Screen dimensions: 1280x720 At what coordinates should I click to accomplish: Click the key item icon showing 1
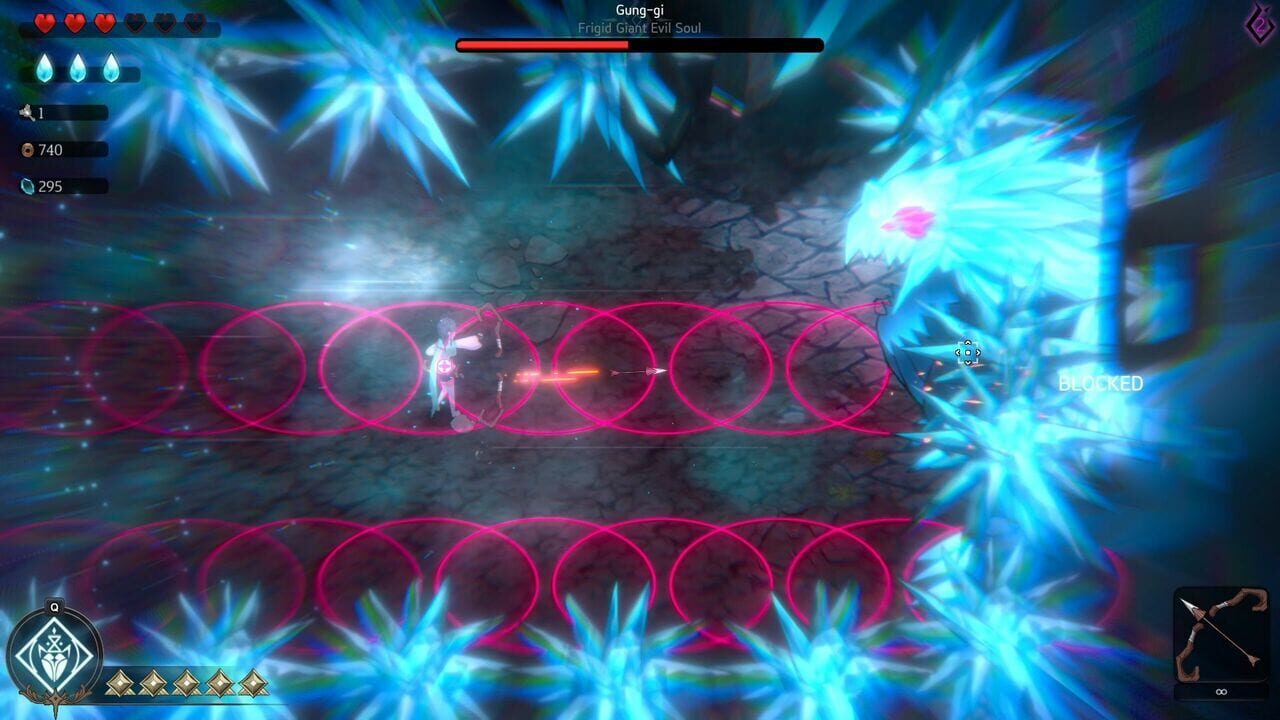[x=29, y=114]
